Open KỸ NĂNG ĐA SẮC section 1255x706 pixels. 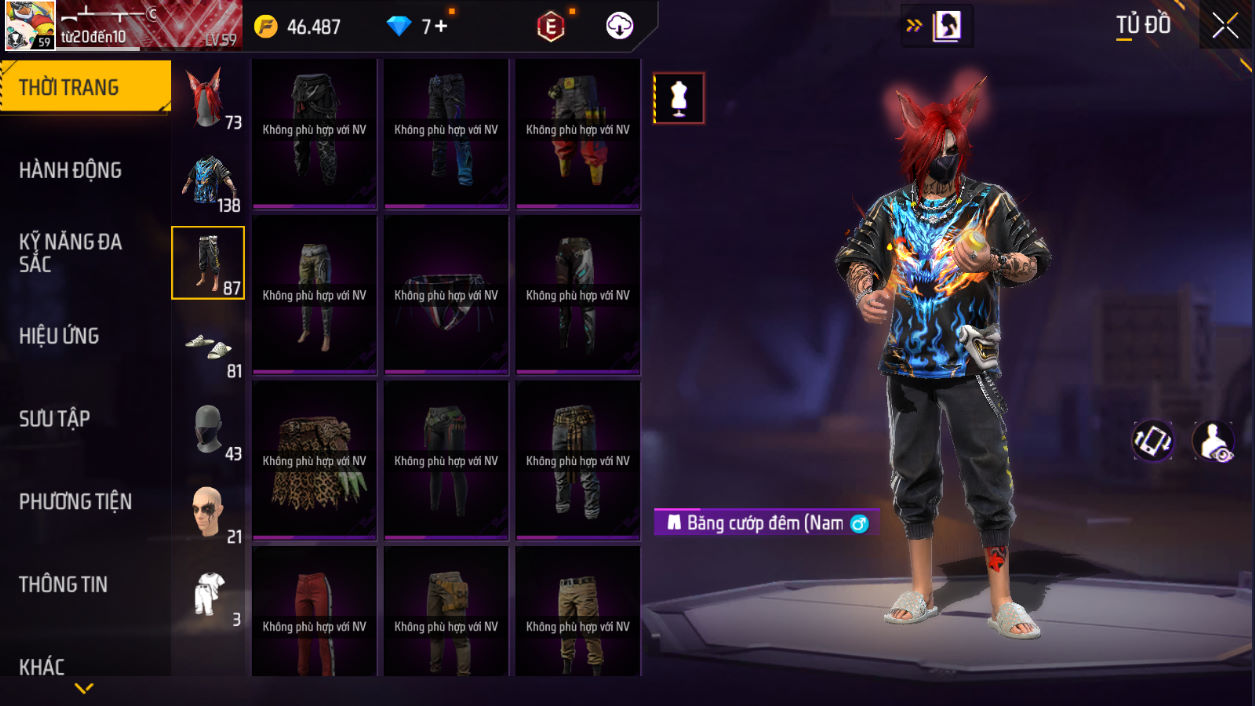[70, 253]
